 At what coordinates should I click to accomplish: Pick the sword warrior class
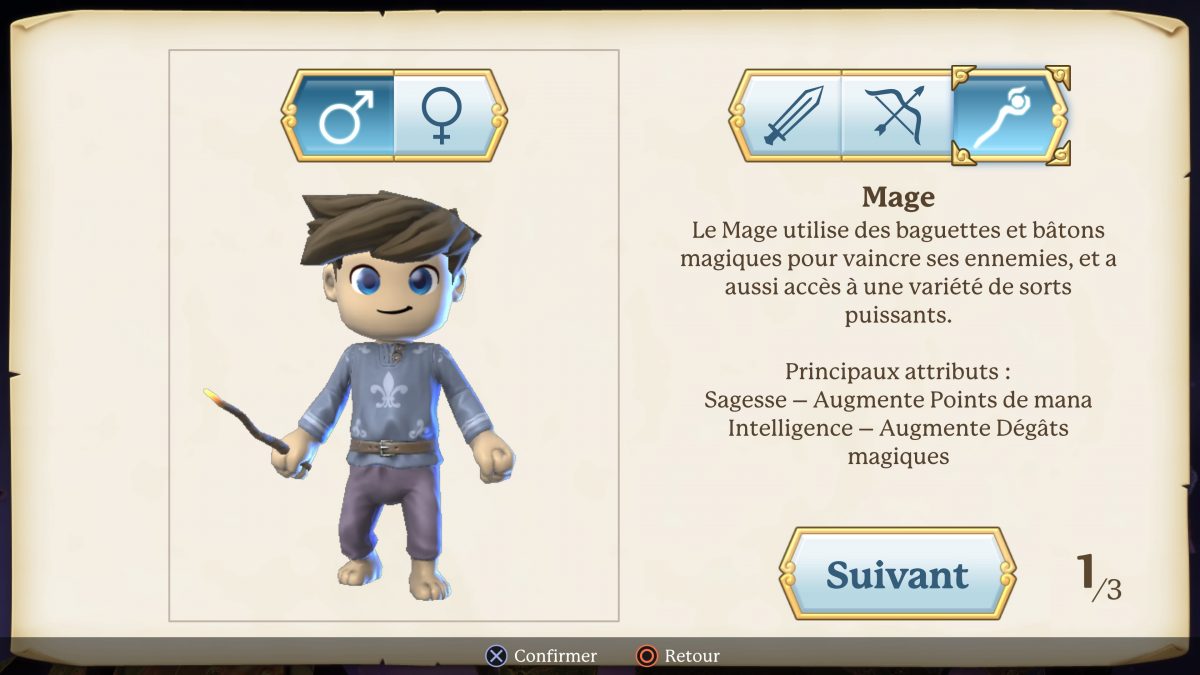pos(792,116)
